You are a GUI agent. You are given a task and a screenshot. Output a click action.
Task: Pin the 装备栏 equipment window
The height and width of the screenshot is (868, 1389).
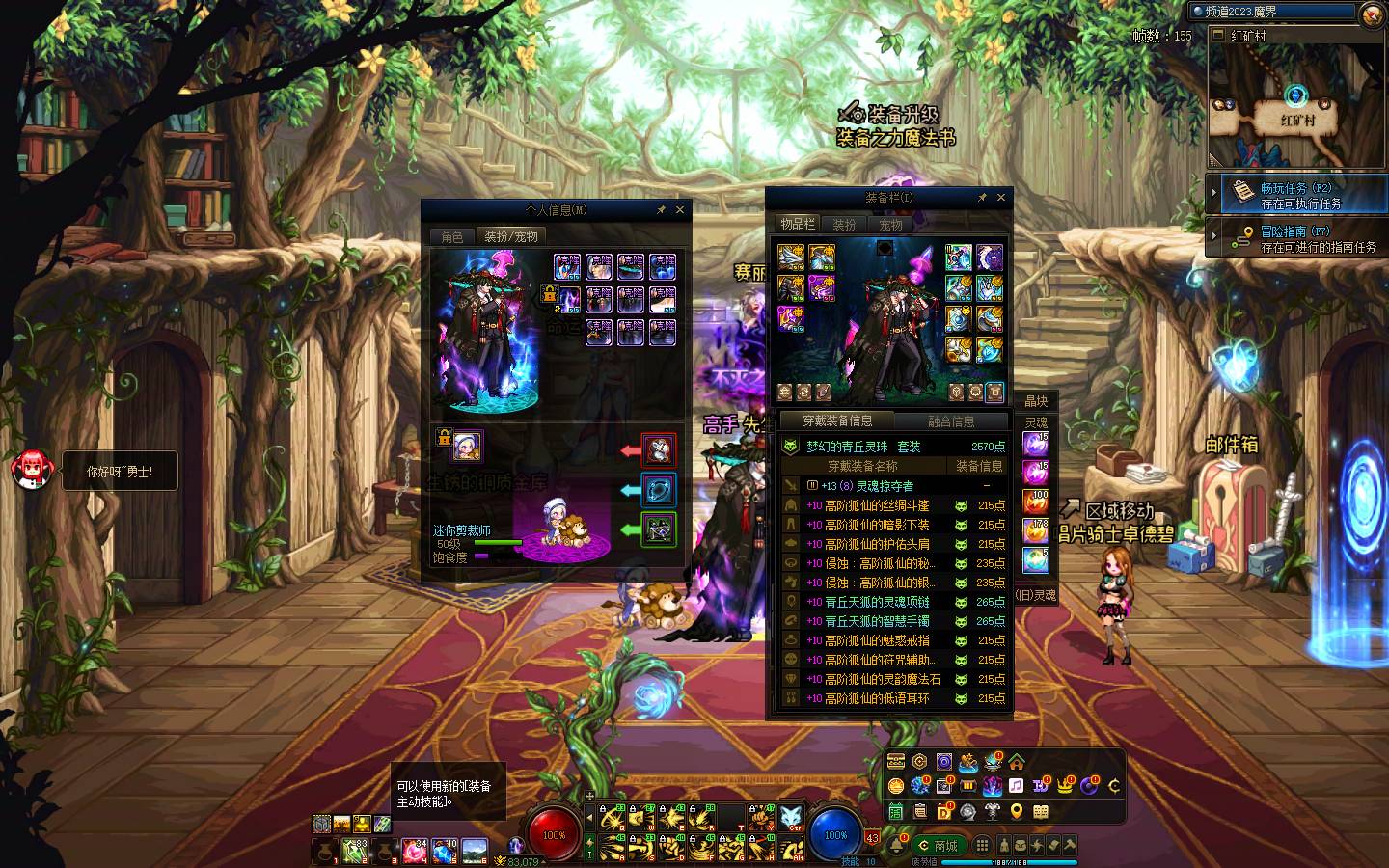pos(982,197)
